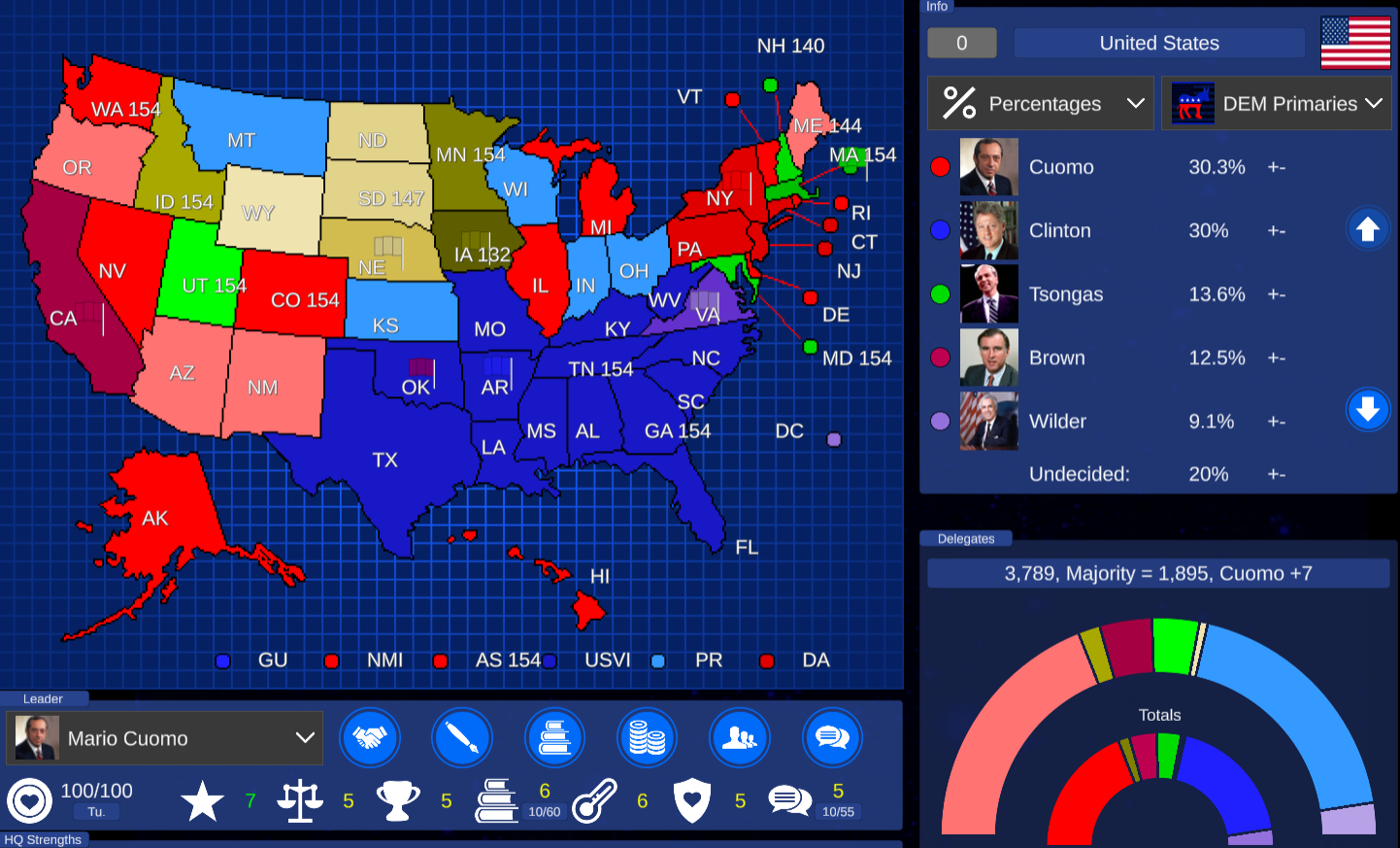Image resolution: width=1400 pixels, height=848 pixels.
Task: Click the coin stacks button
Action: (x=647, y=738)
